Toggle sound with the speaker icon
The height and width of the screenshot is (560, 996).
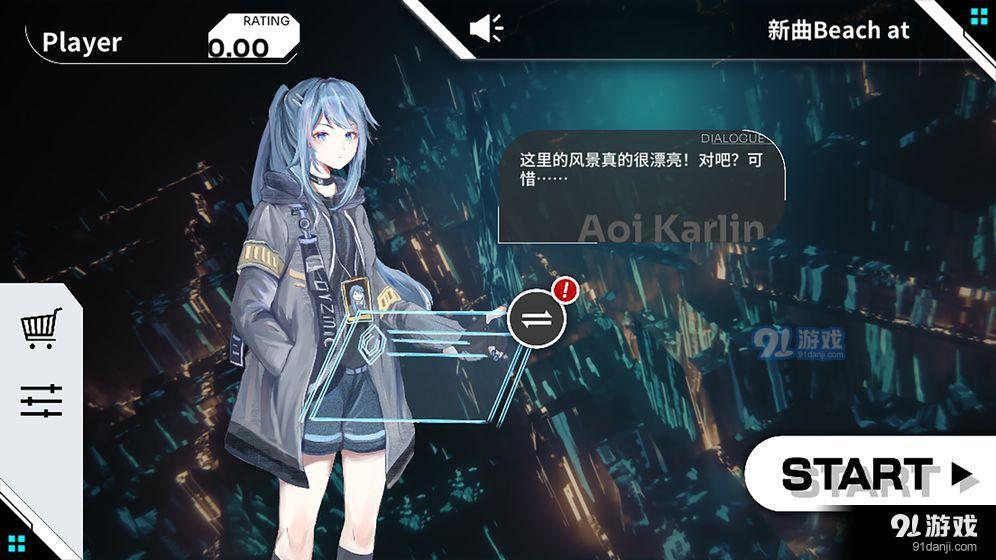pos(487,28)
